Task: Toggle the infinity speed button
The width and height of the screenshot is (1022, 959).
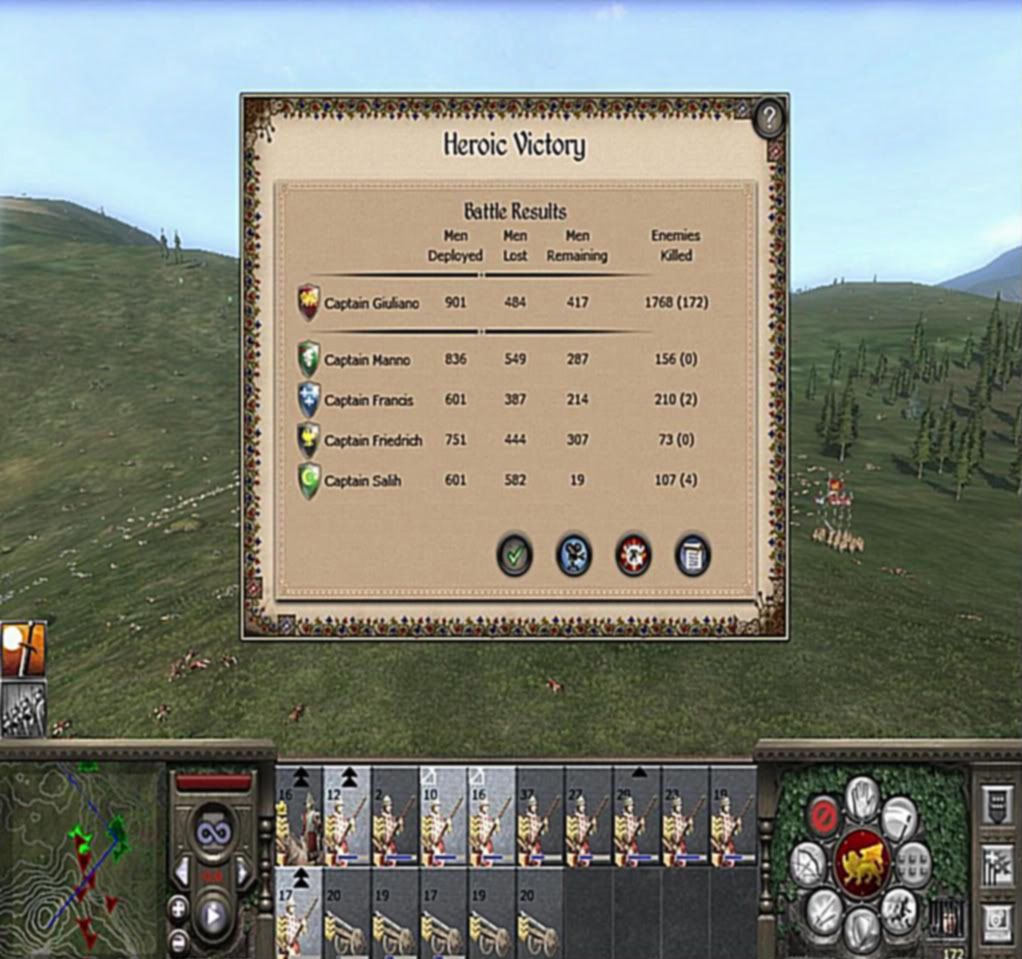Action: tap(214, 829)
